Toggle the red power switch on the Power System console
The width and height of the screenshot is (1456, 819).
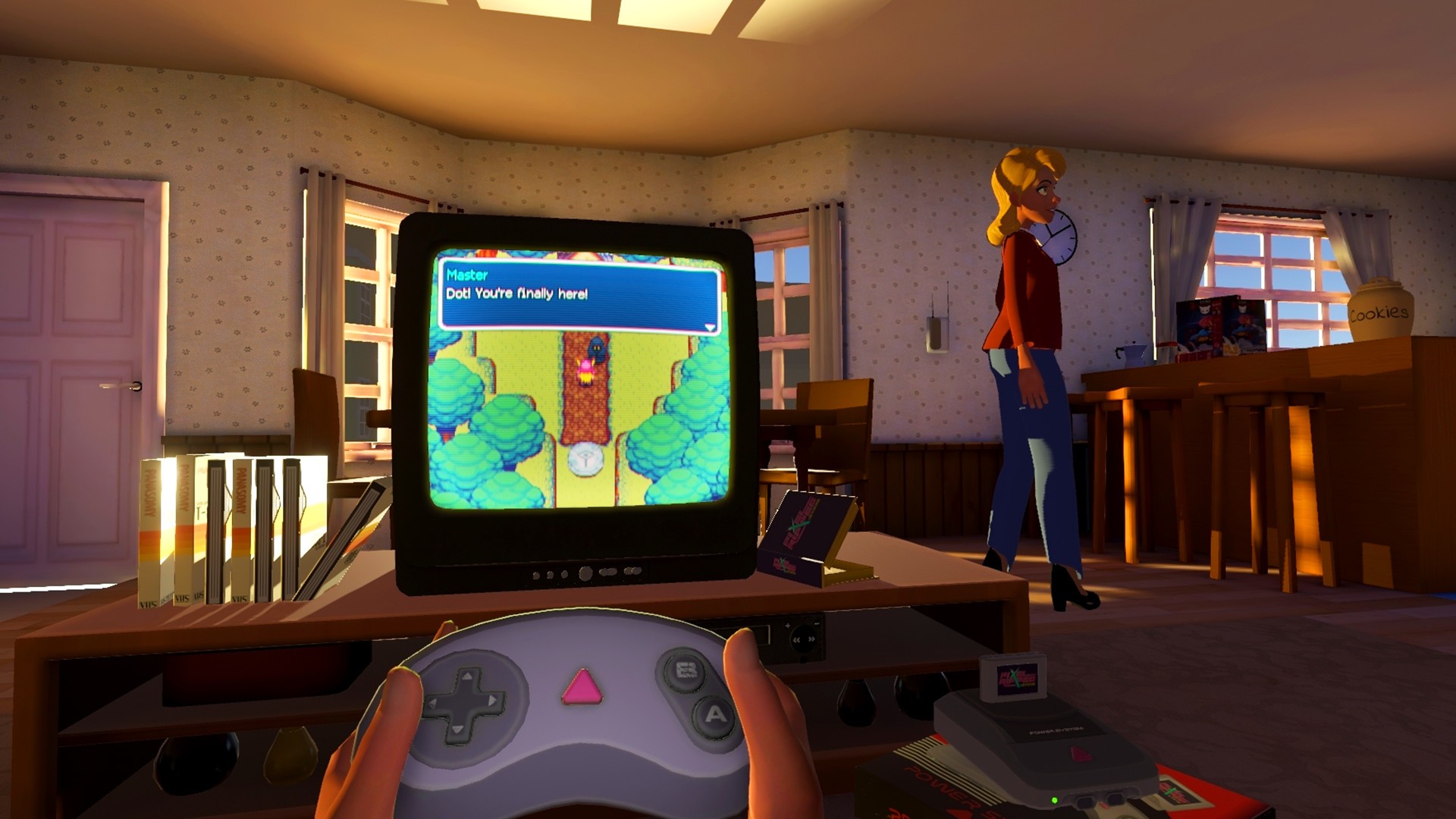[x=1080, y=755]
